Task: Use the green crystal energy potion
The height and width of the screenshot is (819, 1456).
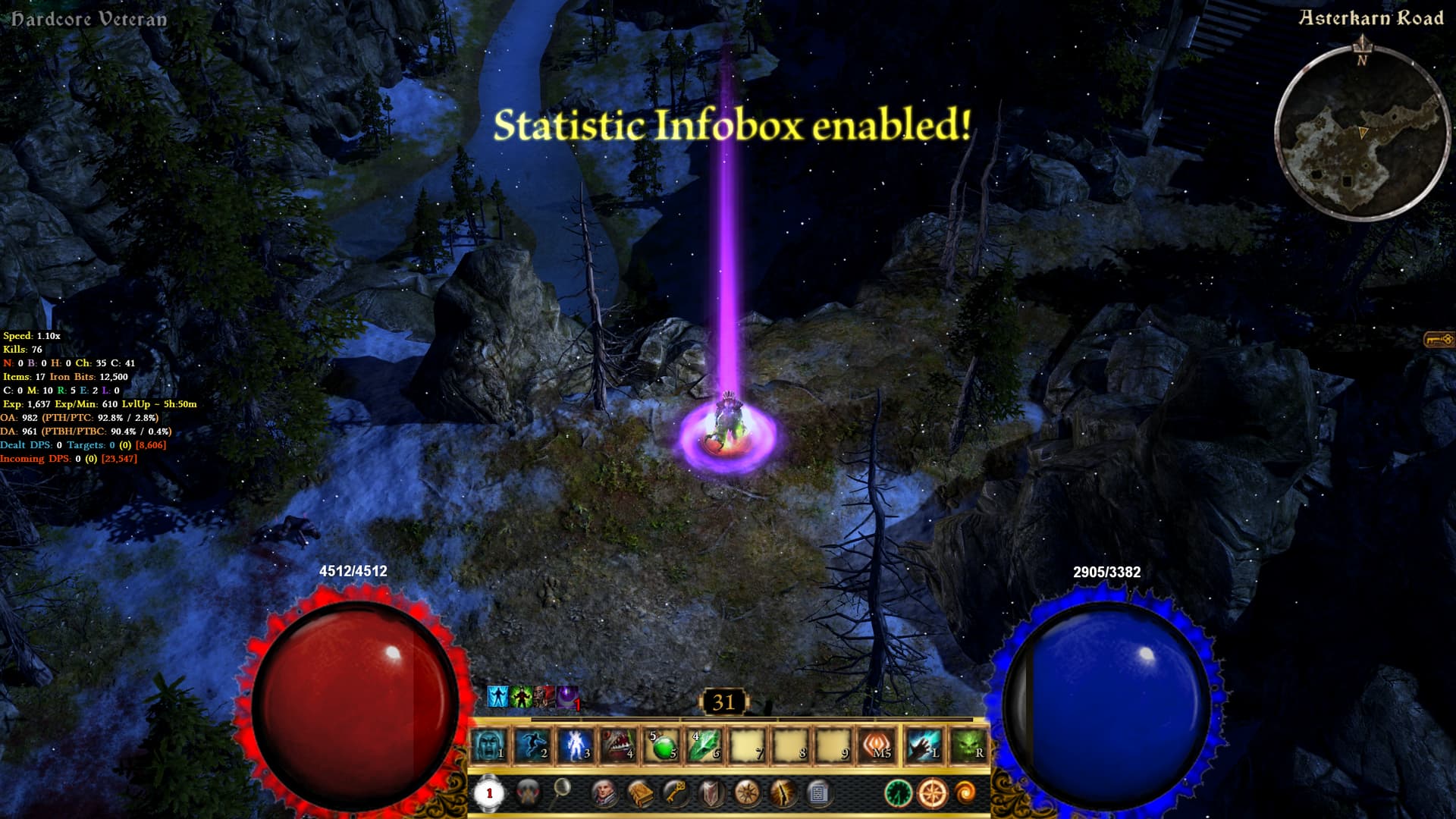Action: pos(705,746)
